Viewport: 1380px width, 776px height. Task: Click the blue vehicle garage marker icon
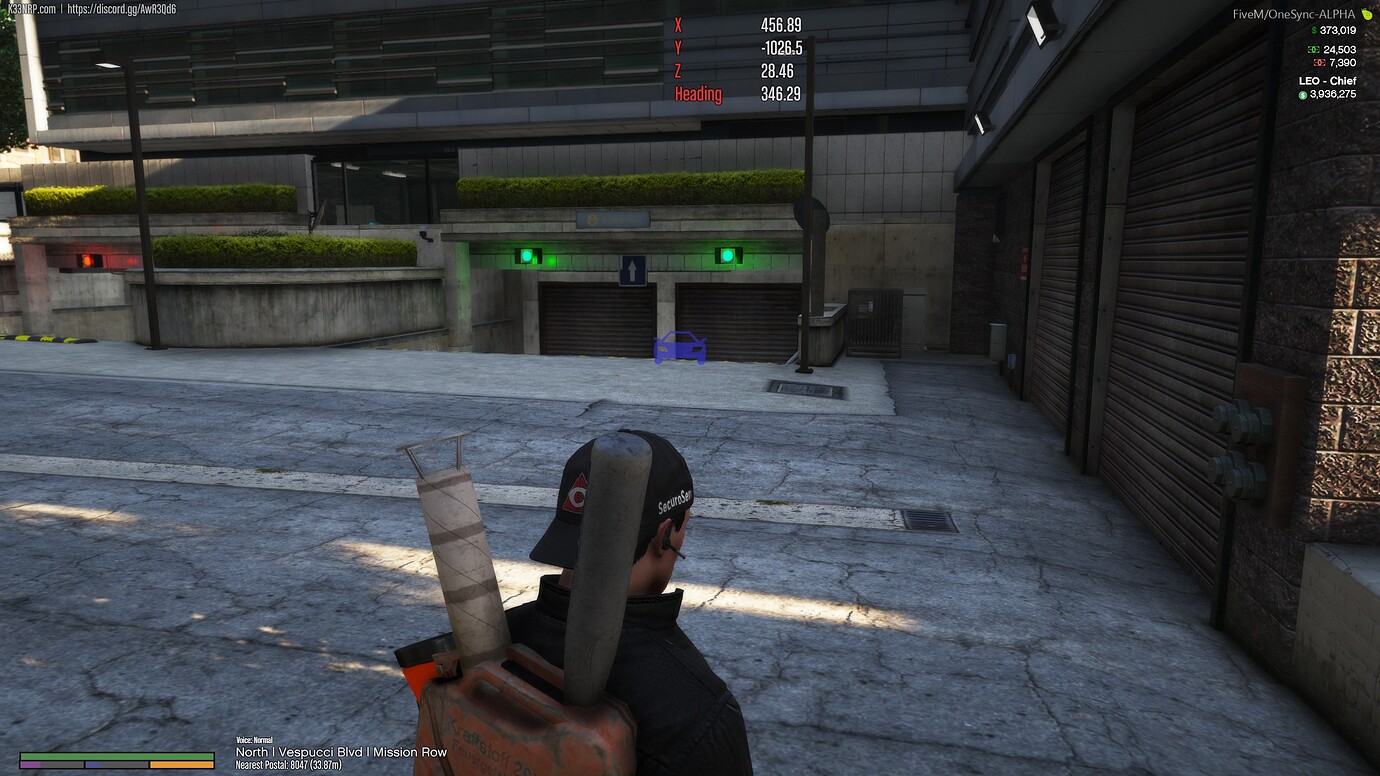[x=679, y=349]
